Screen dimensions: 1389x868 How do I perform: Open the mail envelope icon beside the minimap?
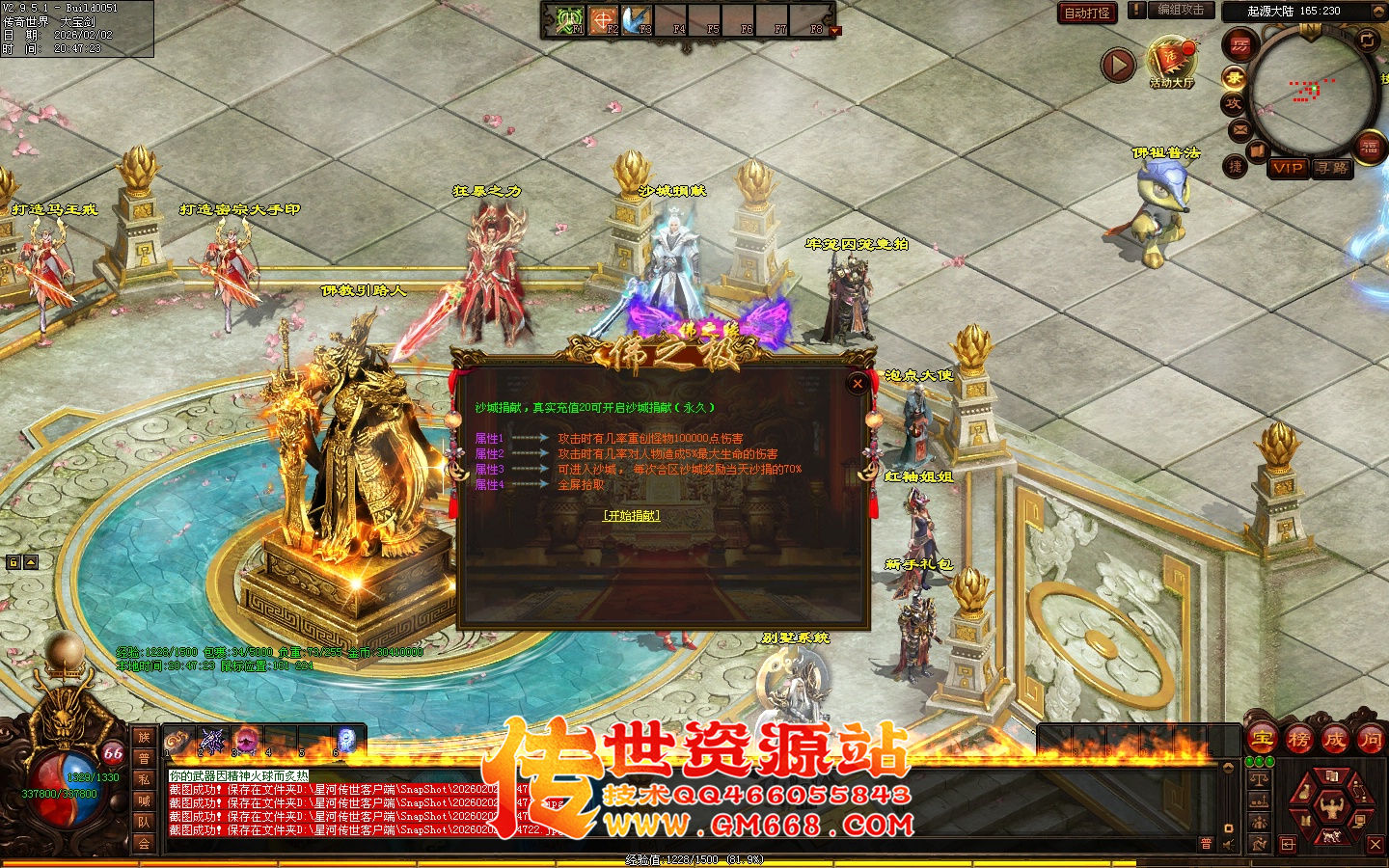tap(1239, 129)
